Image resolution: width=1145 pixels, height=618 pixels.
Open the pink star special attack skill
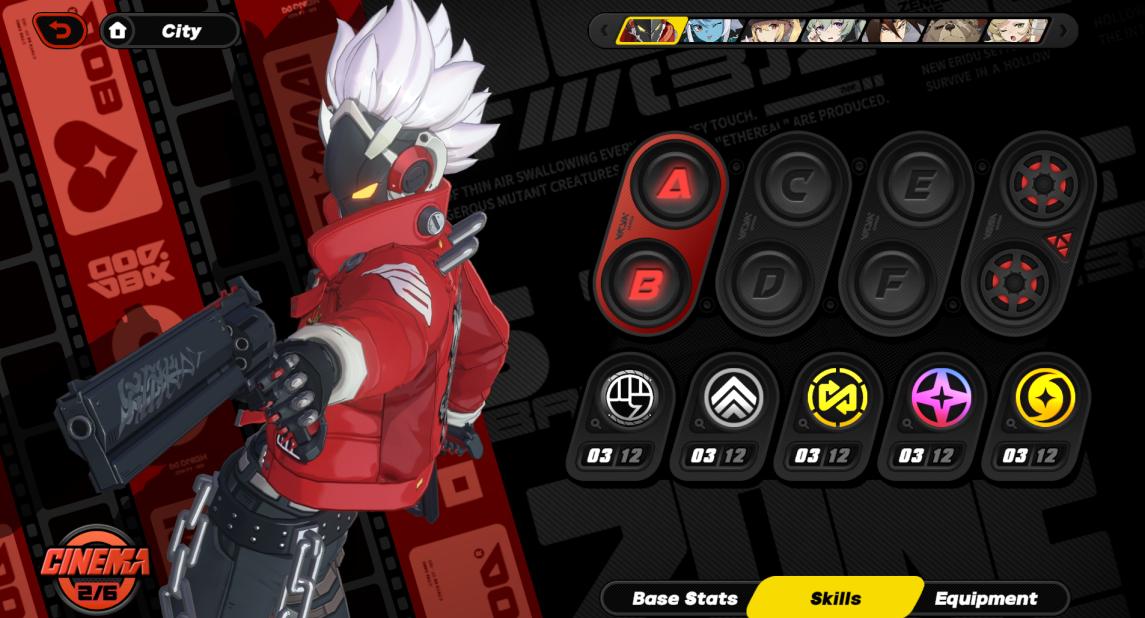point(941,397)
